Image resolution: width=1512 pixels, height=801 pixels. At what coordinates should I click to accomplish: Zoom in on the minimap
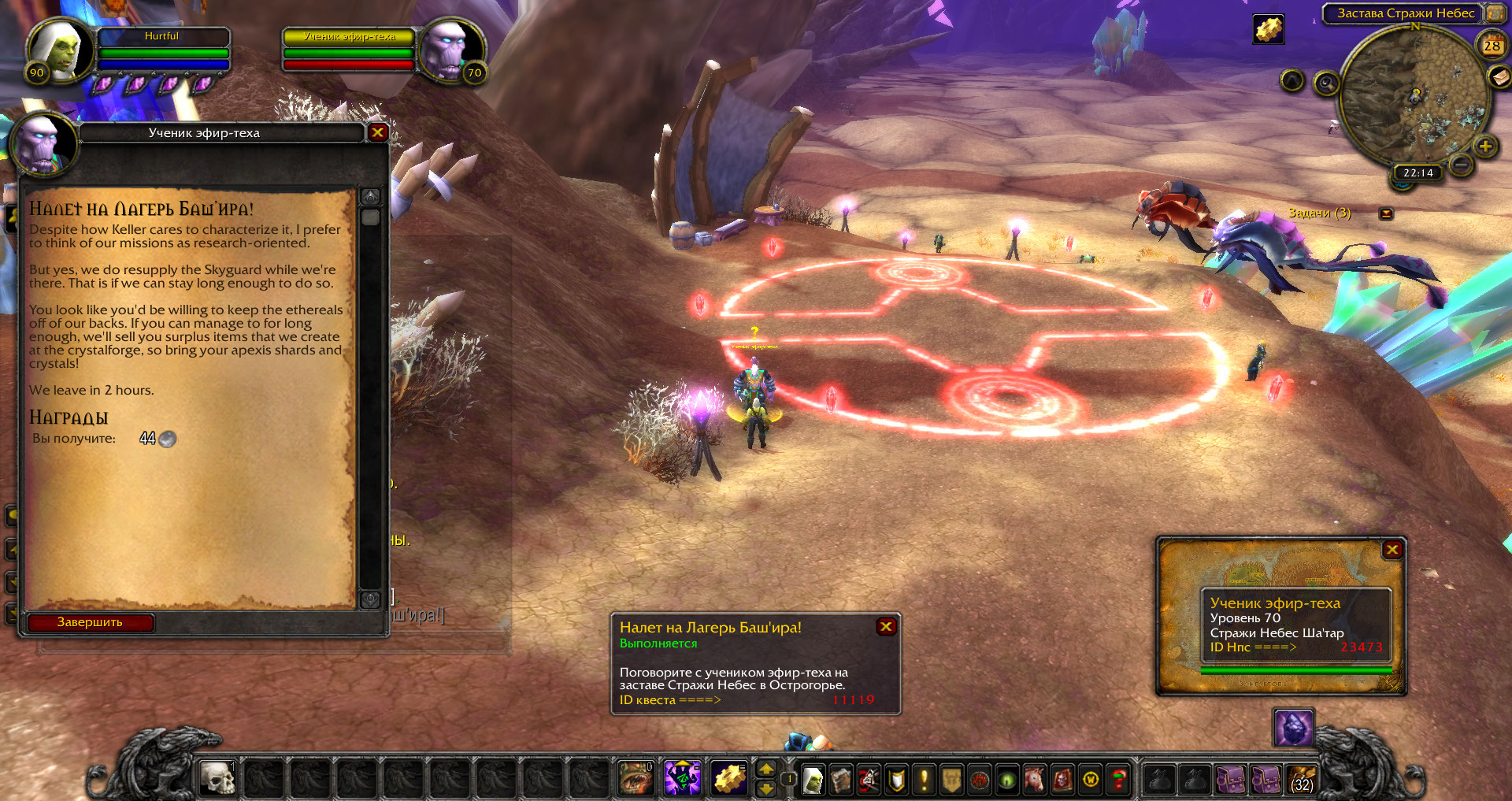1485,146
